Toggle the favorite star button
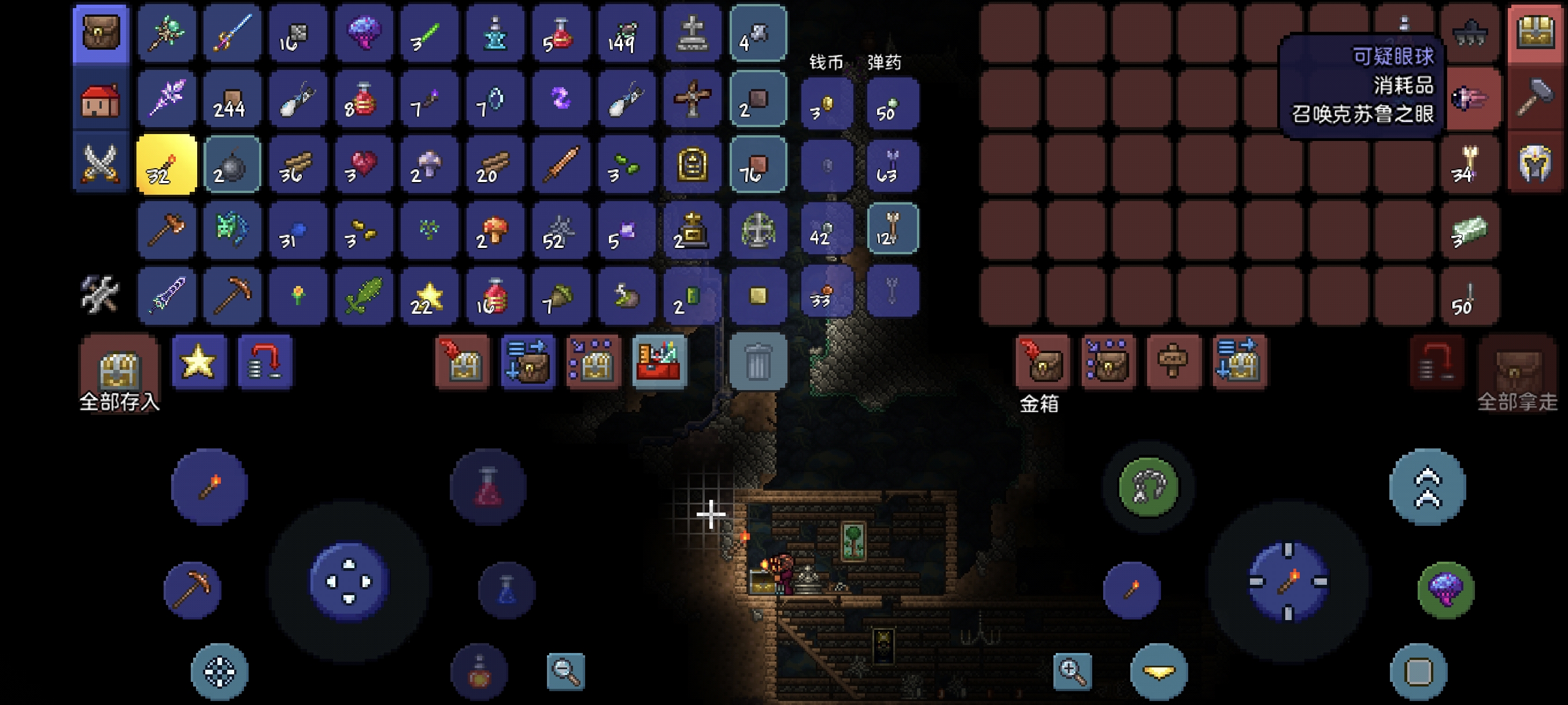 198,362
